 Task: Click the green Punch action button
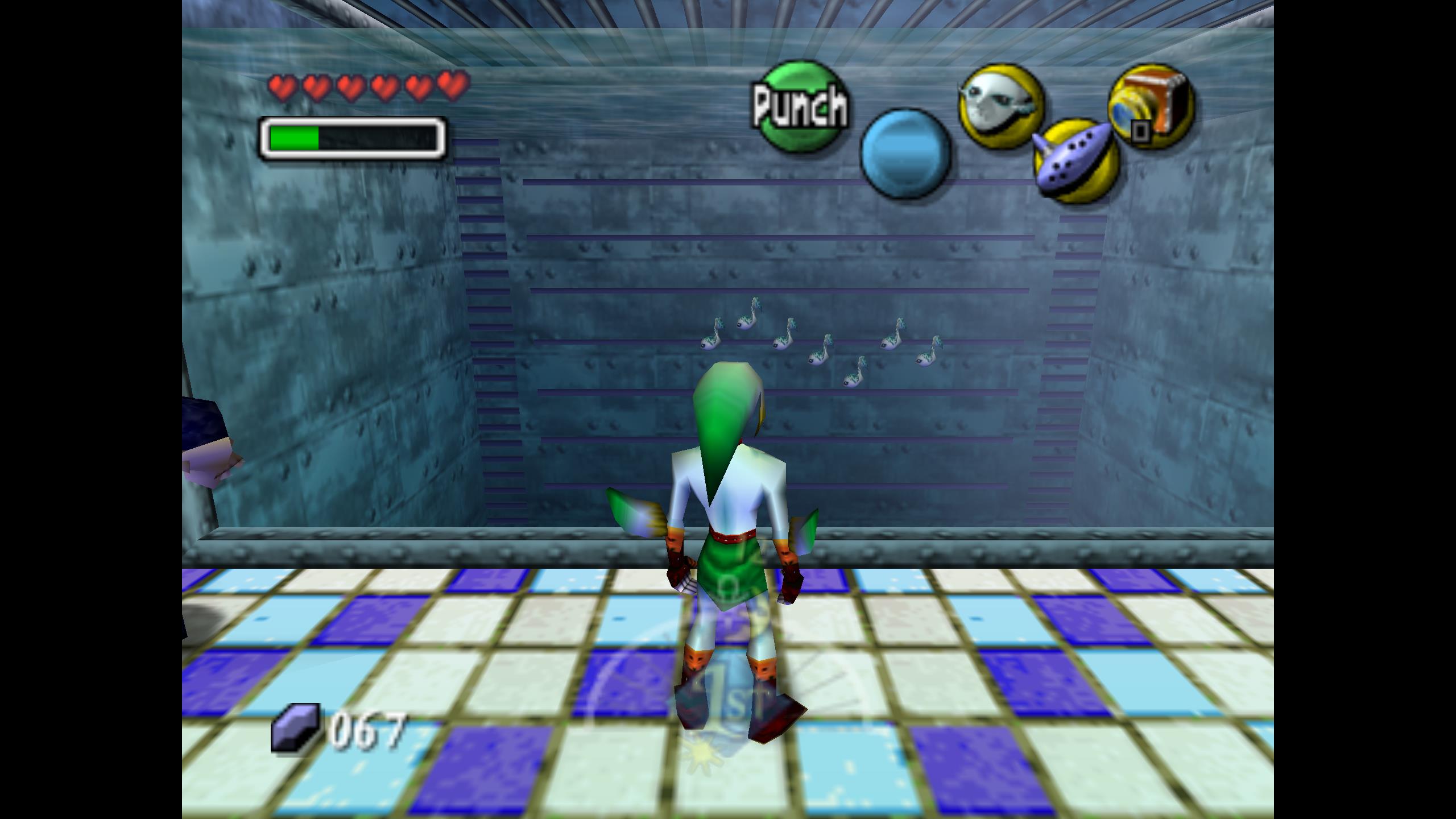point(801,106)
